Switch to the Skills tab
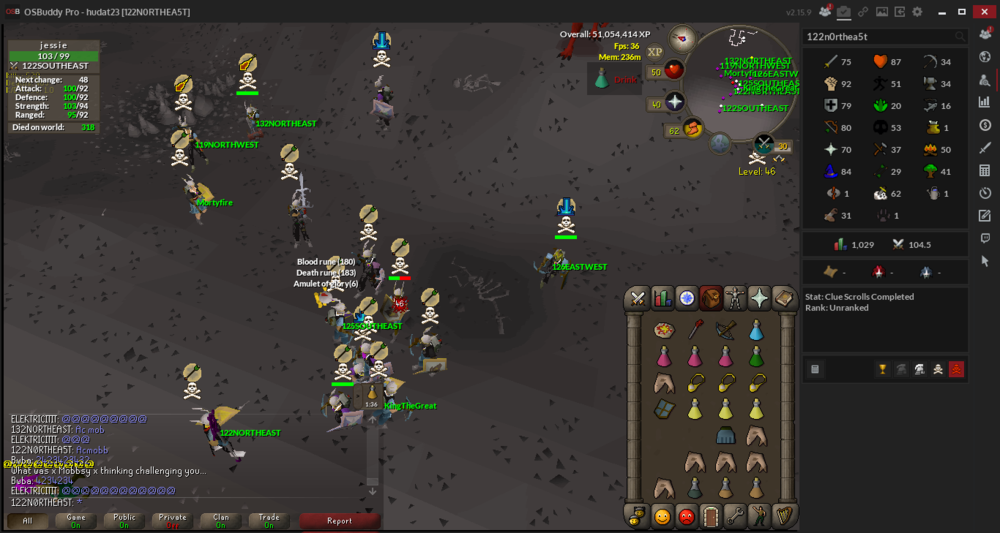 (662, 298)
